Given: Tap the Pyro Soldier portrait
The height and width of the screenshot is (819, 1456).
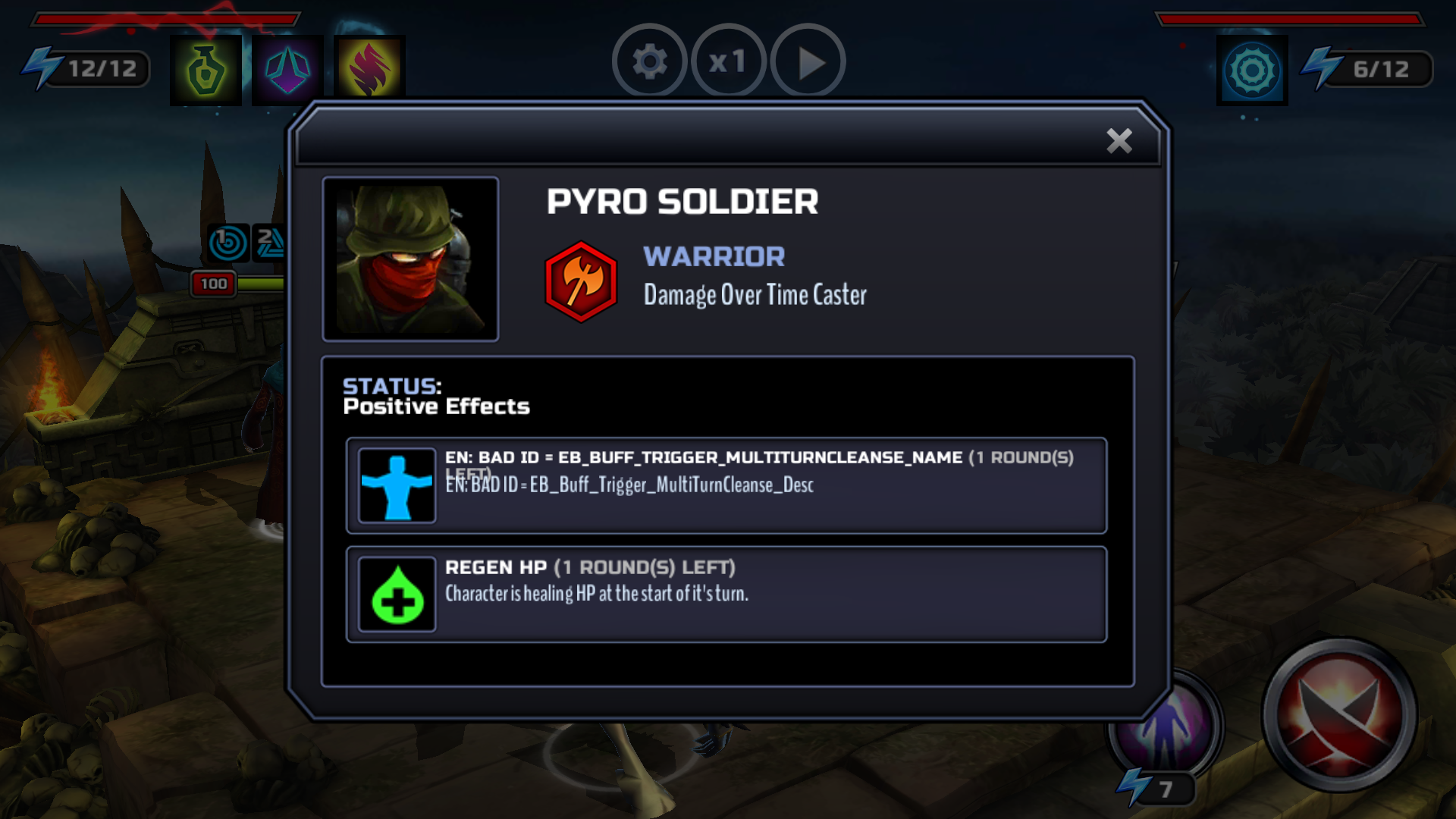Looking at the screenshot, I should [x=410, y=259].
